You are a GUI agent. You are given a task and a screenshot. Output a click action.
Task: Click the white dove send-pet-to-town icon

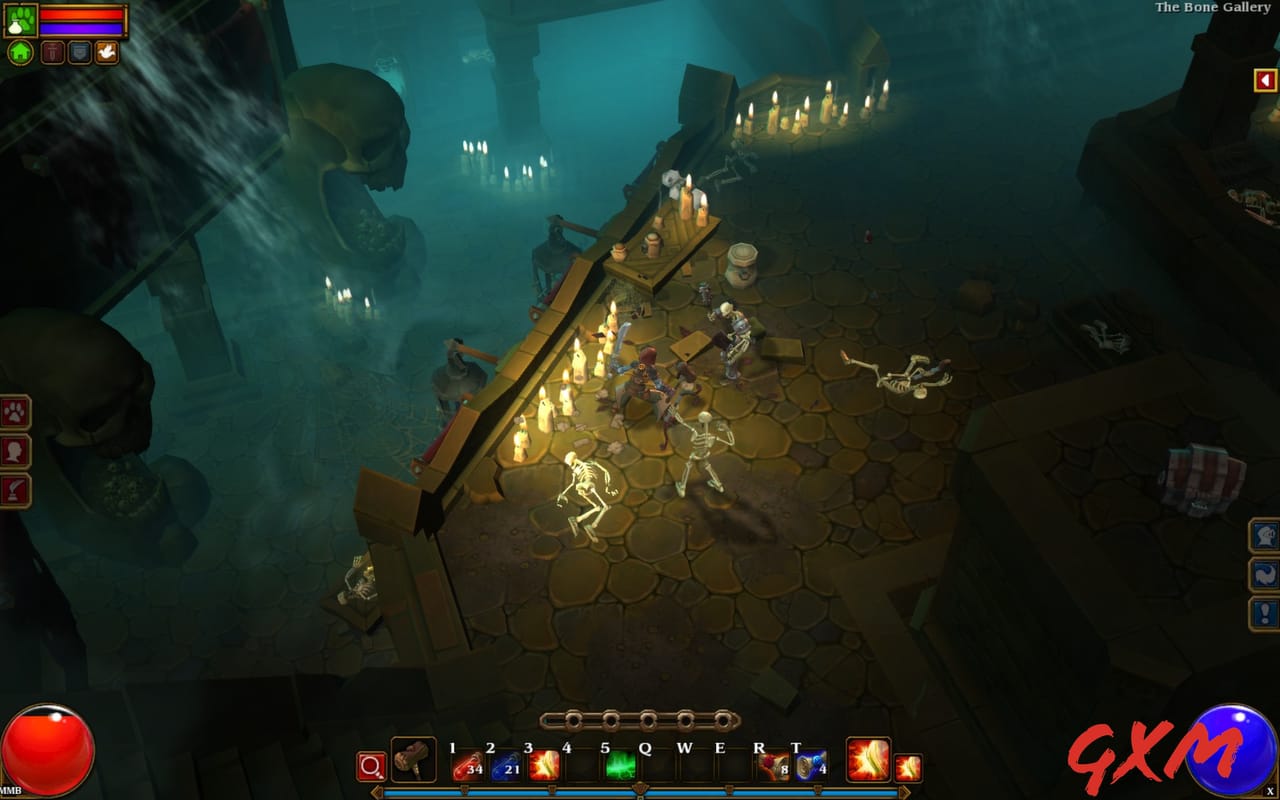(x=107, y=51)
